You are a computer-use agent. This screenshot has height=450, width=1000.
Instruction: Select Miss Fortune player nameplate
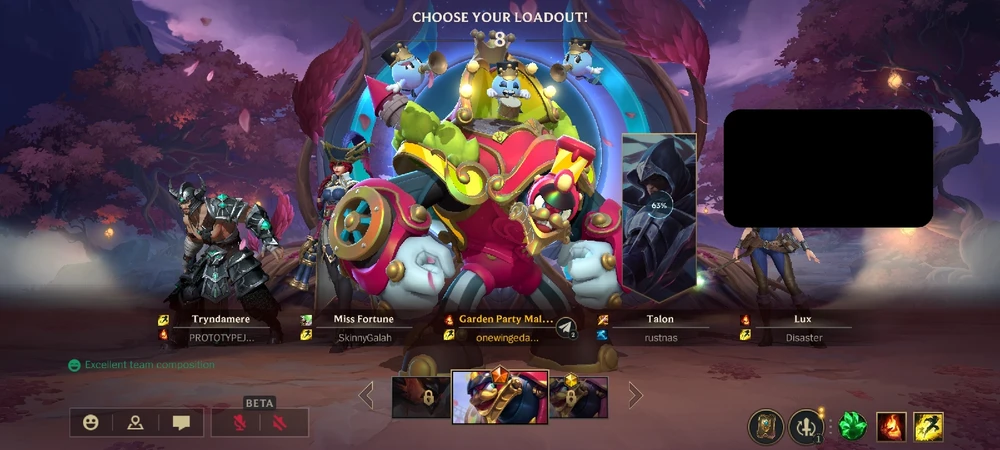[x=363, y=328]
